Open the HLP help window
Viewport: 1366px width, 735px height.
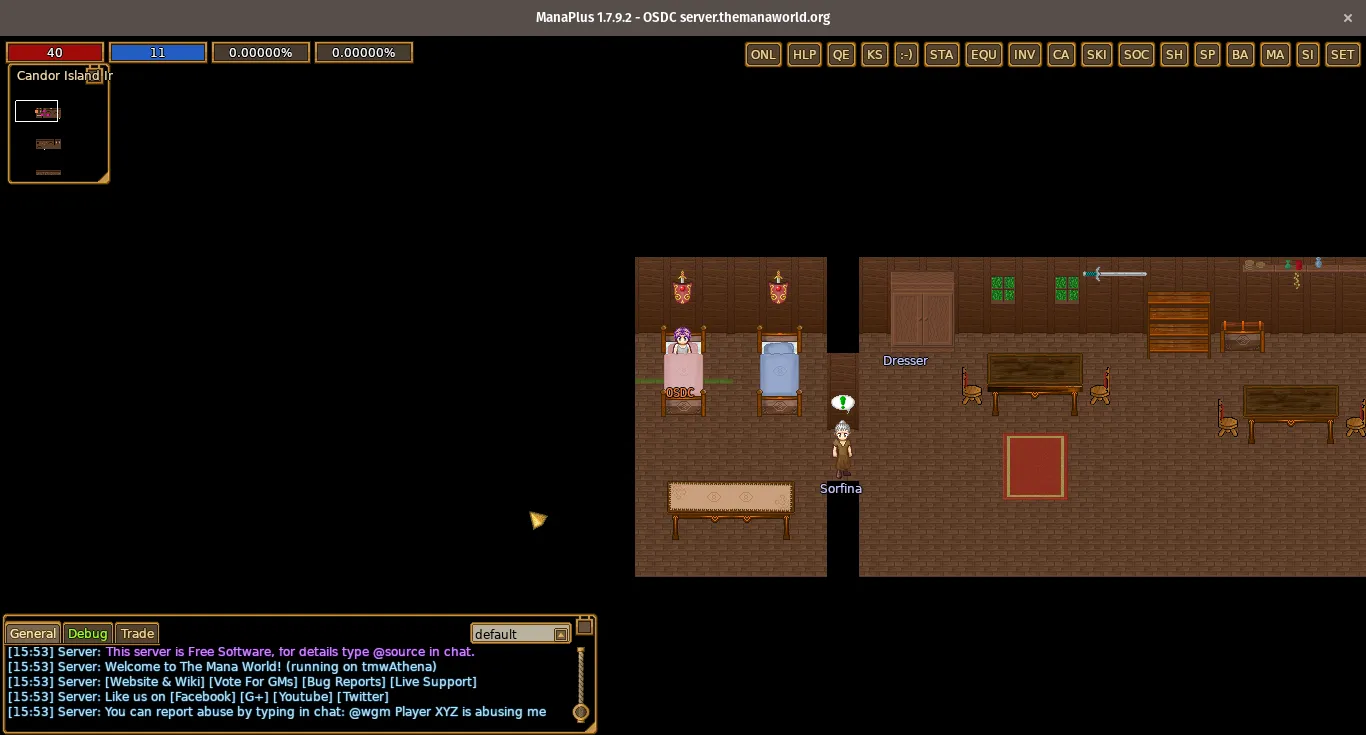tap(804, 55)
